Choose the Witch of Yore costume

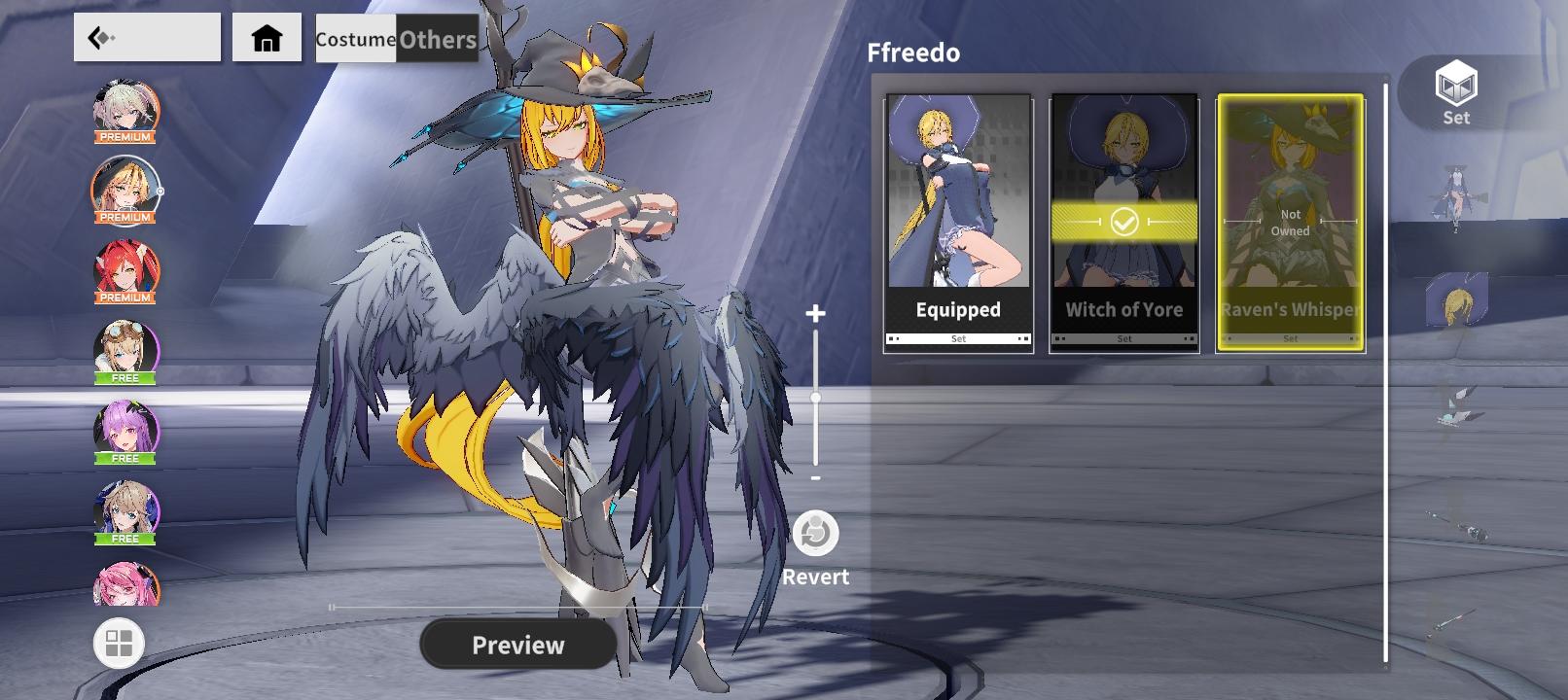click(1123, 223)
